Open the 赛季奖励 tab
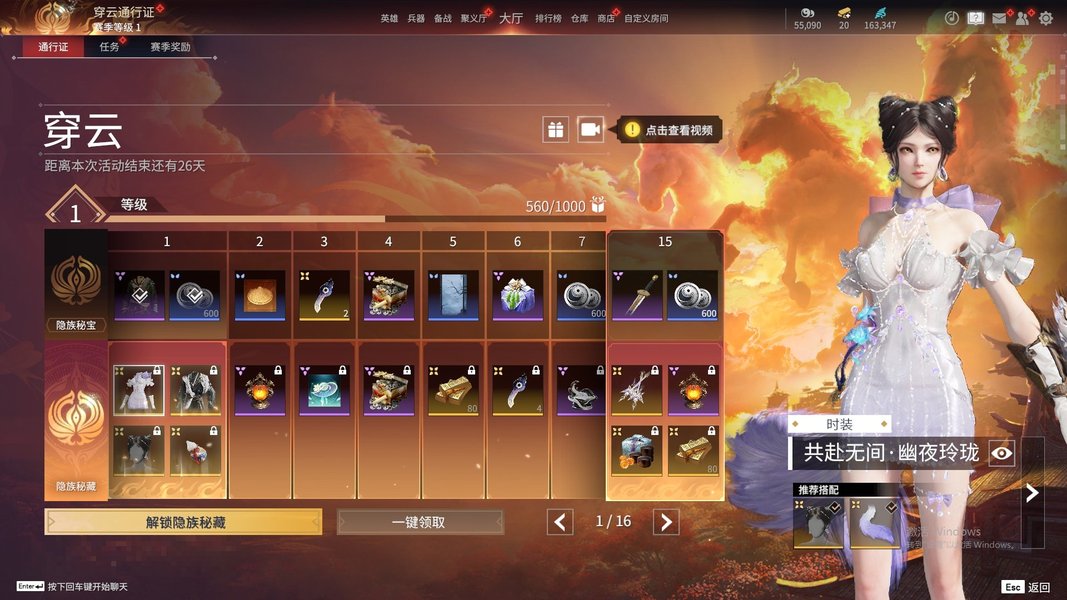 [x=170, y=47]
